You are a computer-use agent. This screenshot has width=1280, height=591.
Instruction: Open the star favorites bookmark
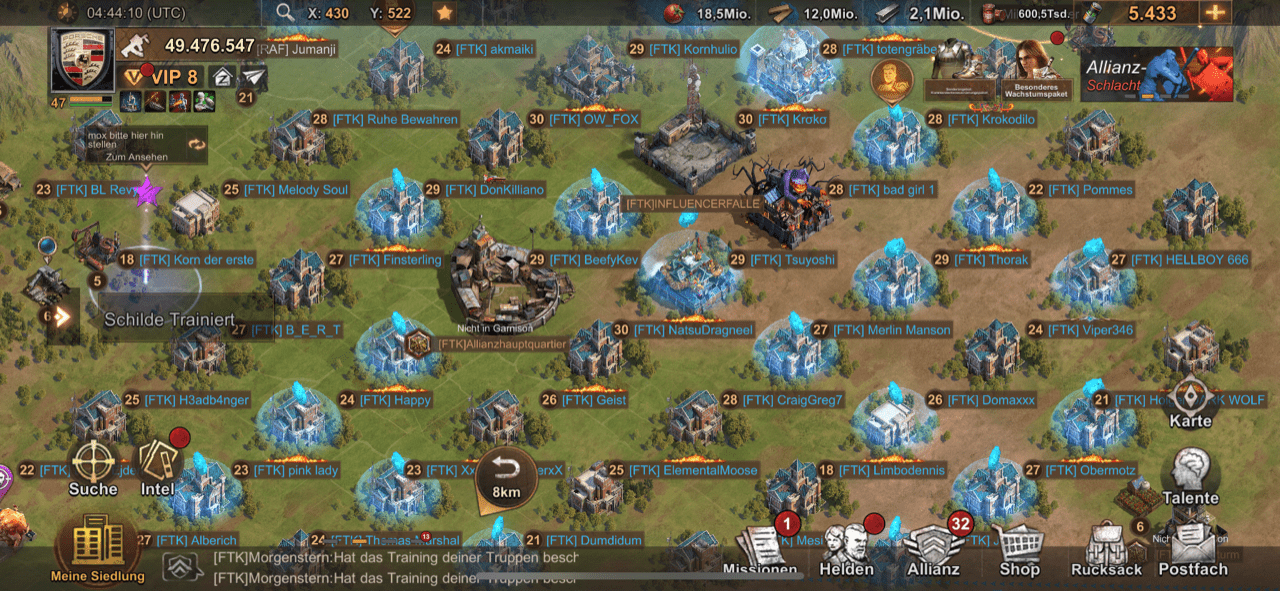coord(444,13)
